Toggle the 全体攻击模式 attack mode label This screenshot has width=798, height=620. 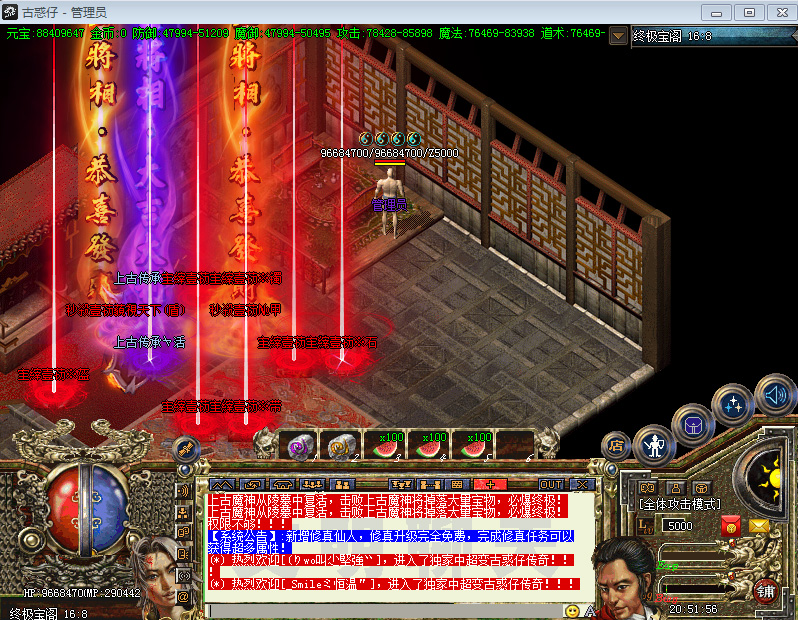pos(681,504)
